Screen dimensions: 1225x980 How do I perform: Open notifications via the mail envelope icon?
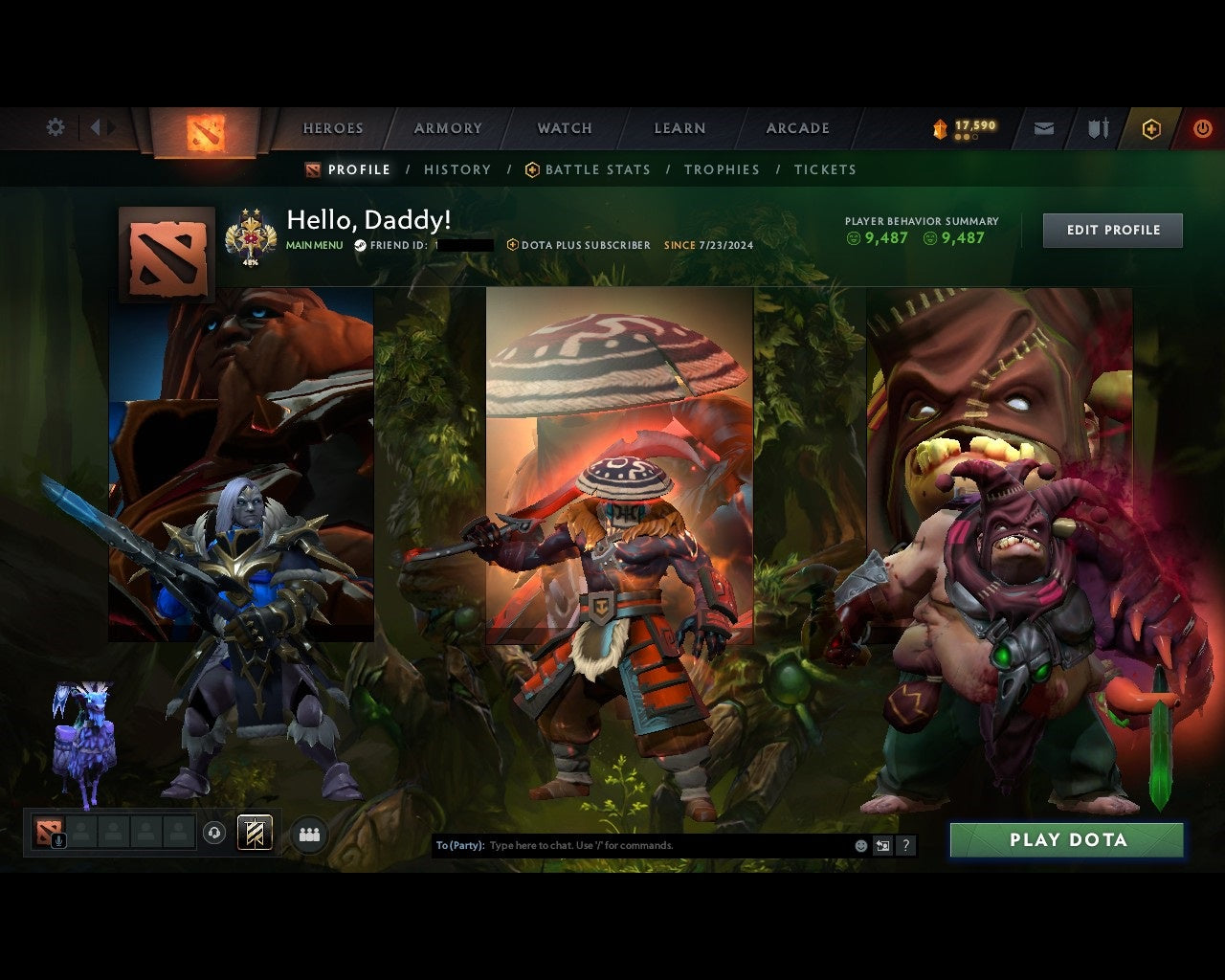coord(1043,127)
